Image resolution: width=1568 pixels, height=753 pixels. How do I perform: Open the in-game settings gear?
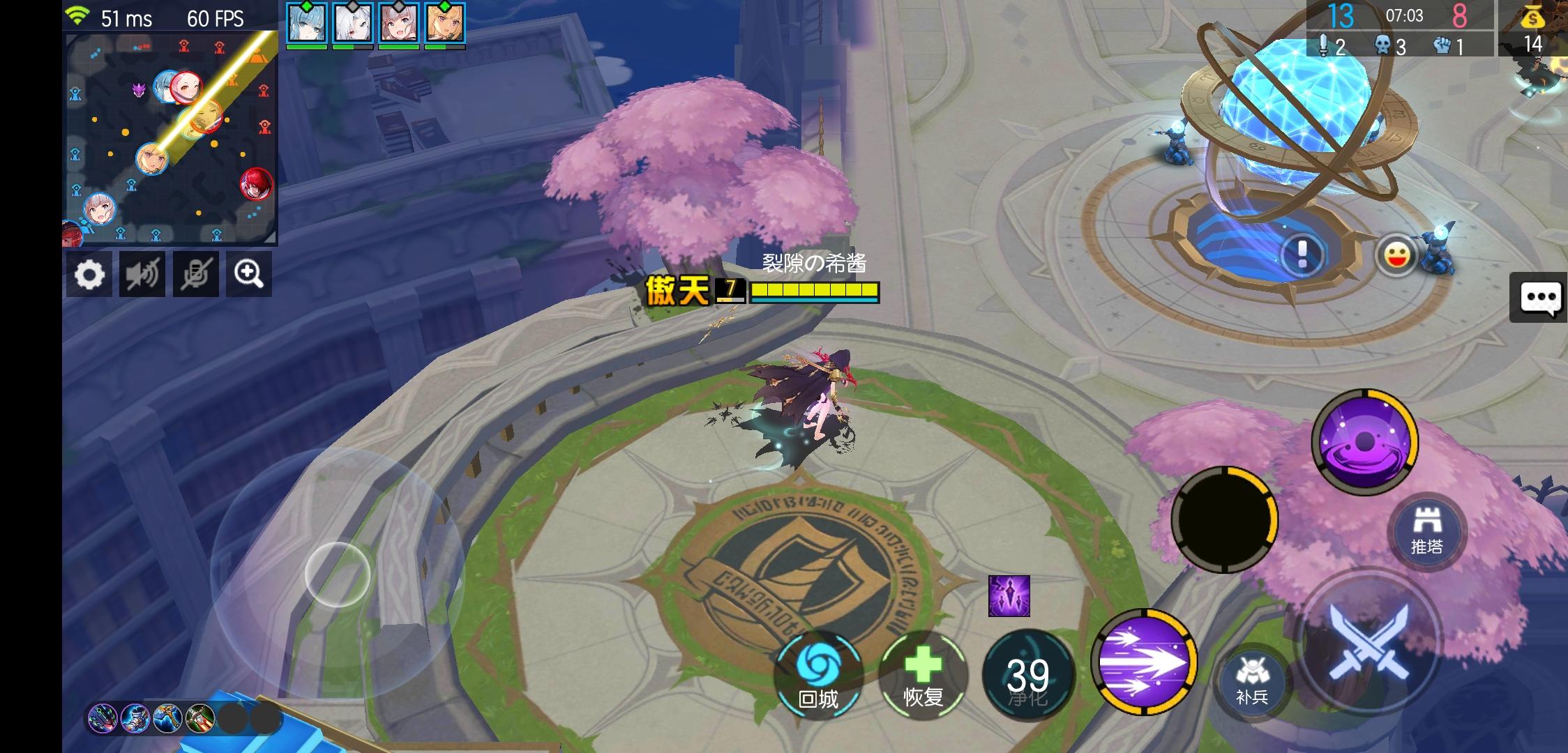89,273
